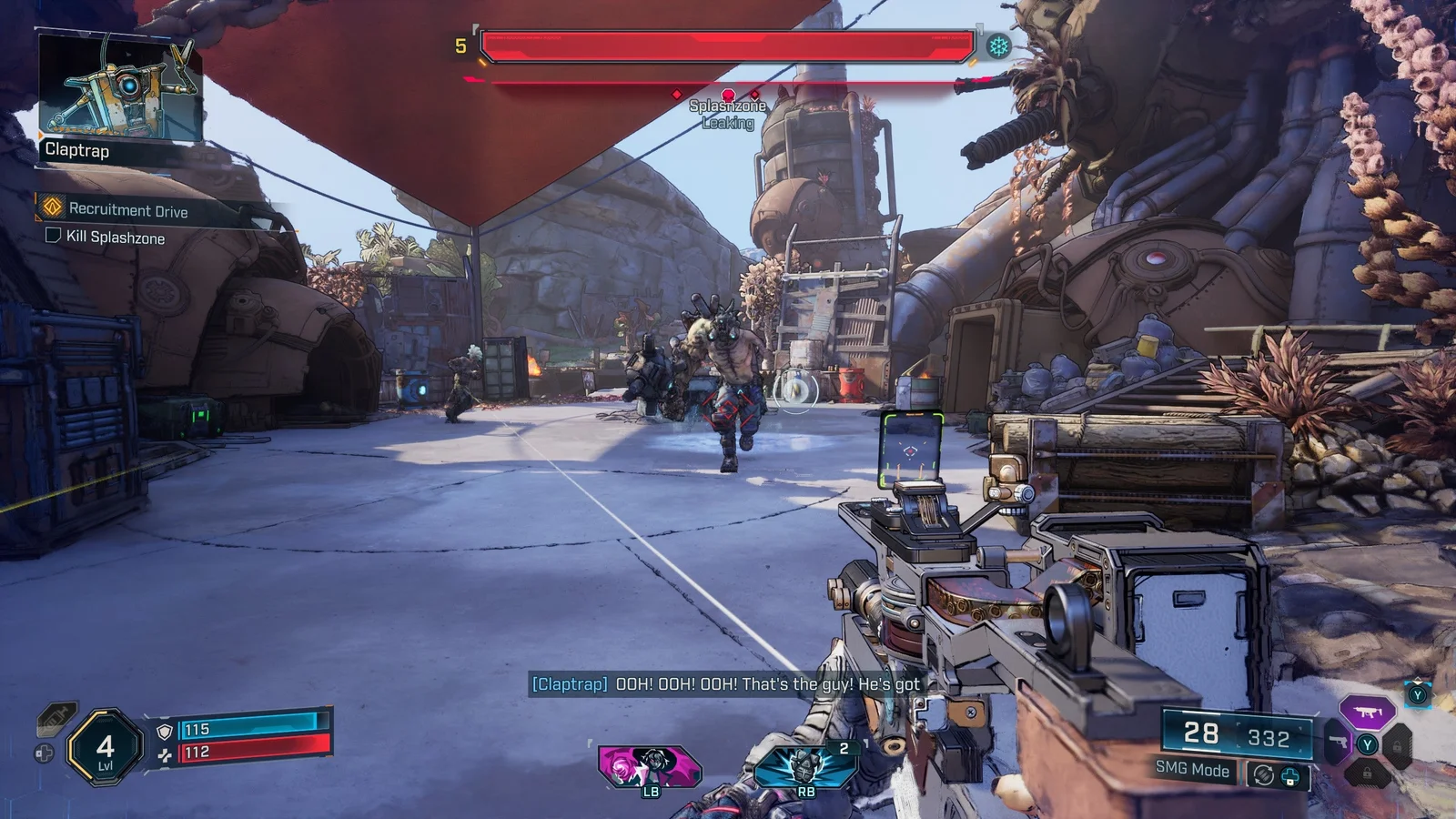
Task: Use the syringe repkit slot
Action: click(x=55, y=719)
